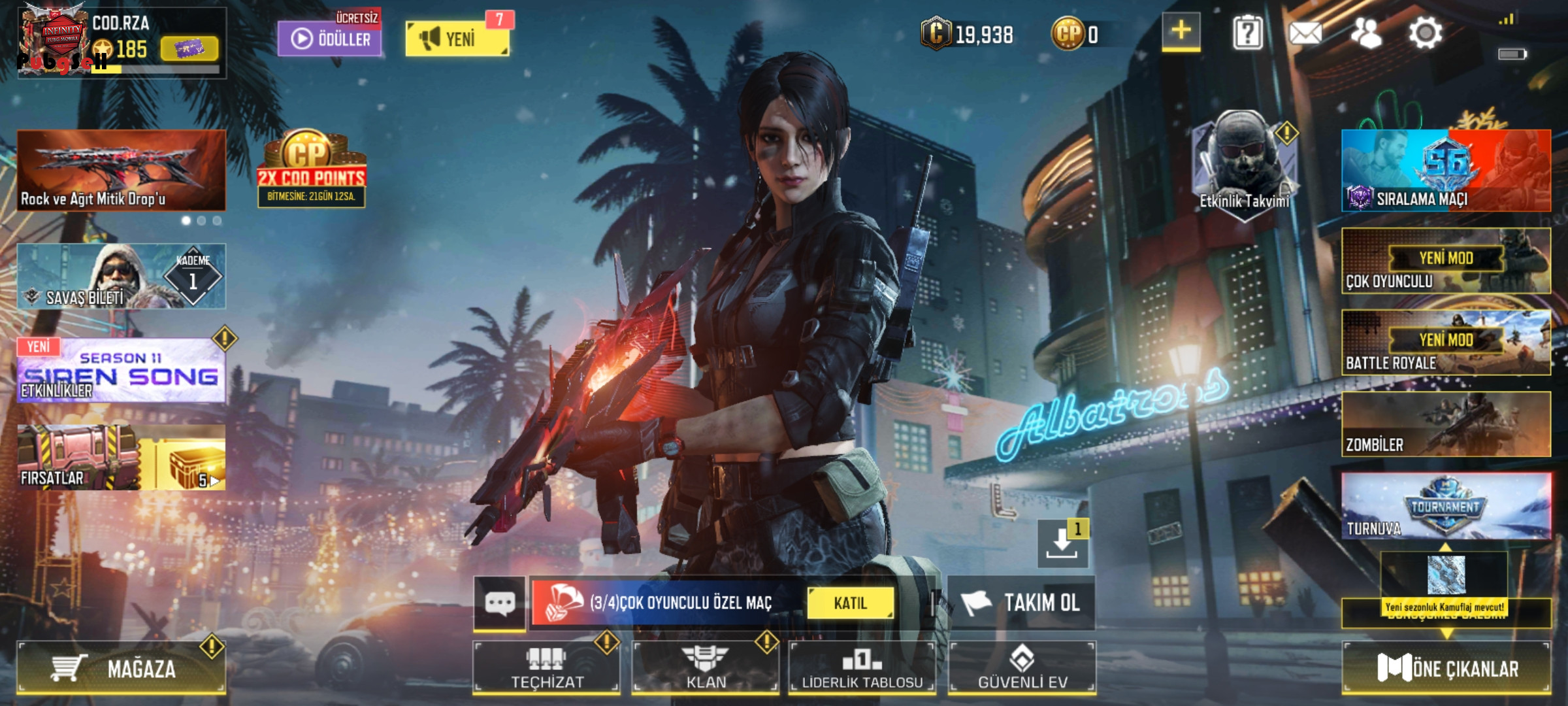Open the friends list icon
Viewport: 1568px width, 706px height.
tap(1366, 33)
